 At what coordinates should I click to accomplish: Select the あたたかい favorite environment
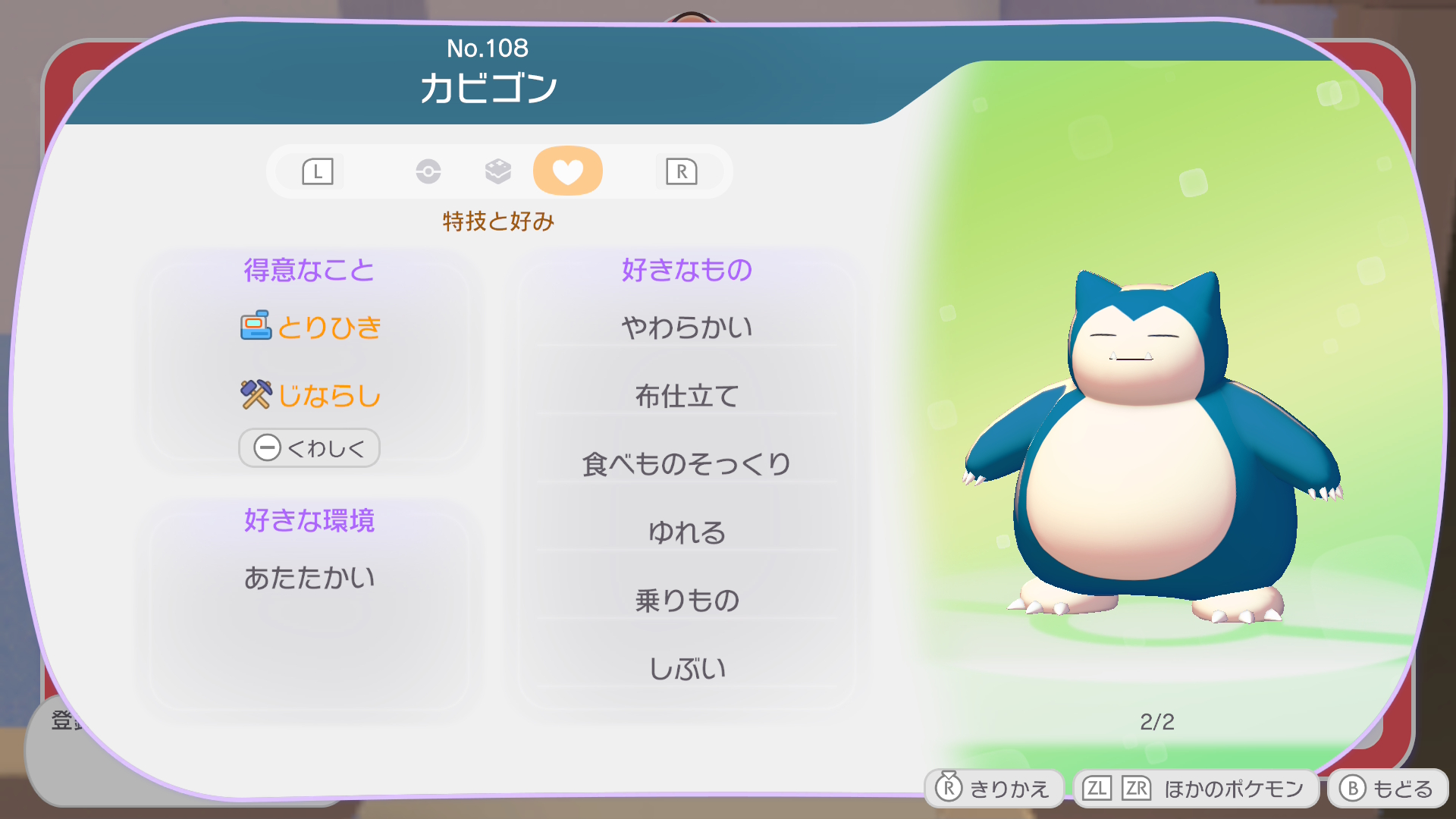(x=309, y=578)
